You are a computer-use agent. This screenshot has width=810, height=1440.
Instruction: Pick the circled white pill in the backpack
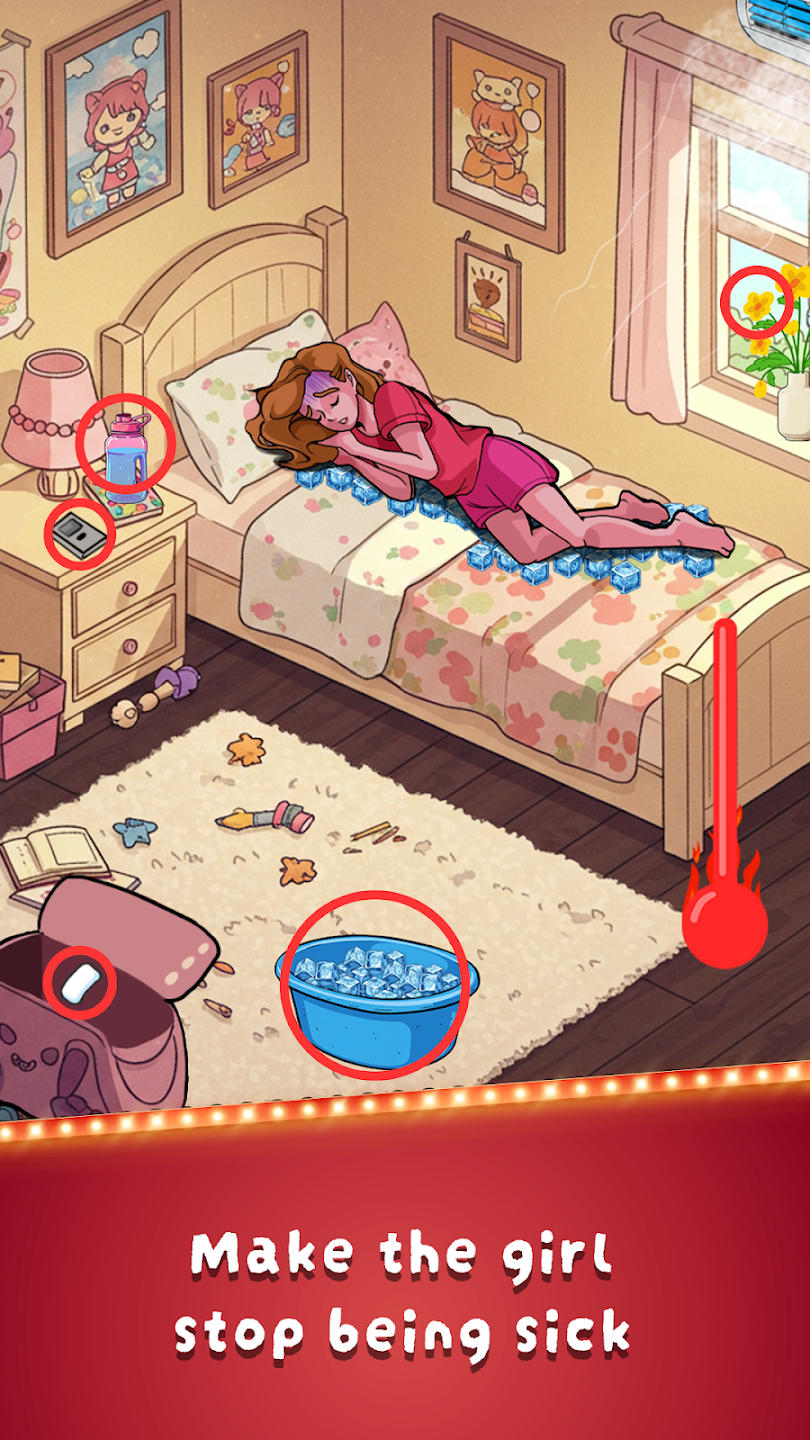pos(81,982)
